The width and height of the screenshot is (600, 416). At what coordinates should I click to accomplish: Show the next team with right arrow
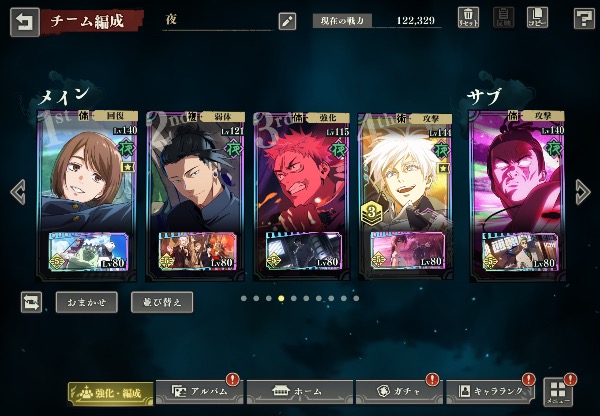tap(584, 191)
